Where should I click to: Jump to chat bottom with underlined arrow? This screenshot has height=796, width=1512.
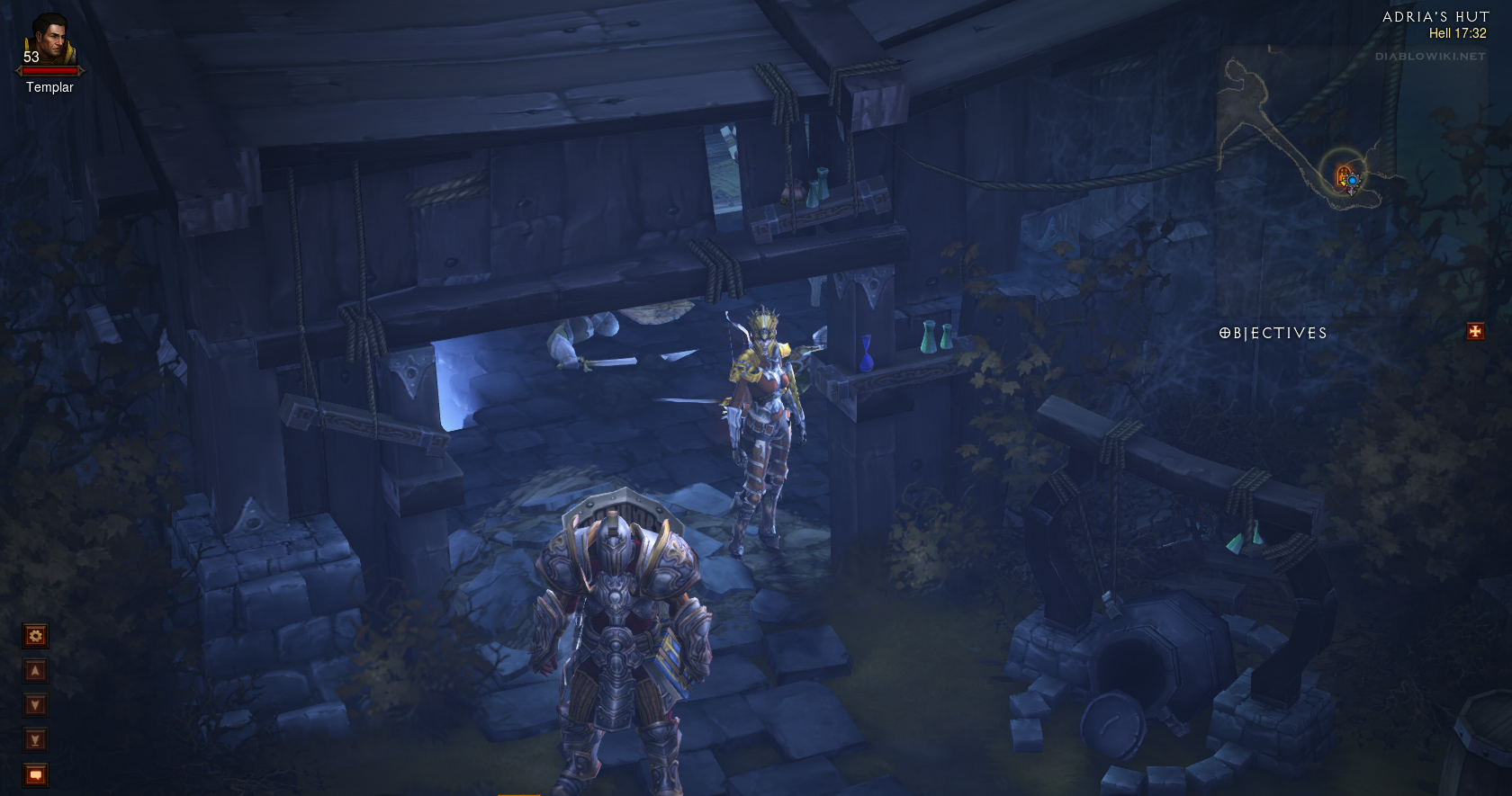pyautogui.click(x=35, y=740)
